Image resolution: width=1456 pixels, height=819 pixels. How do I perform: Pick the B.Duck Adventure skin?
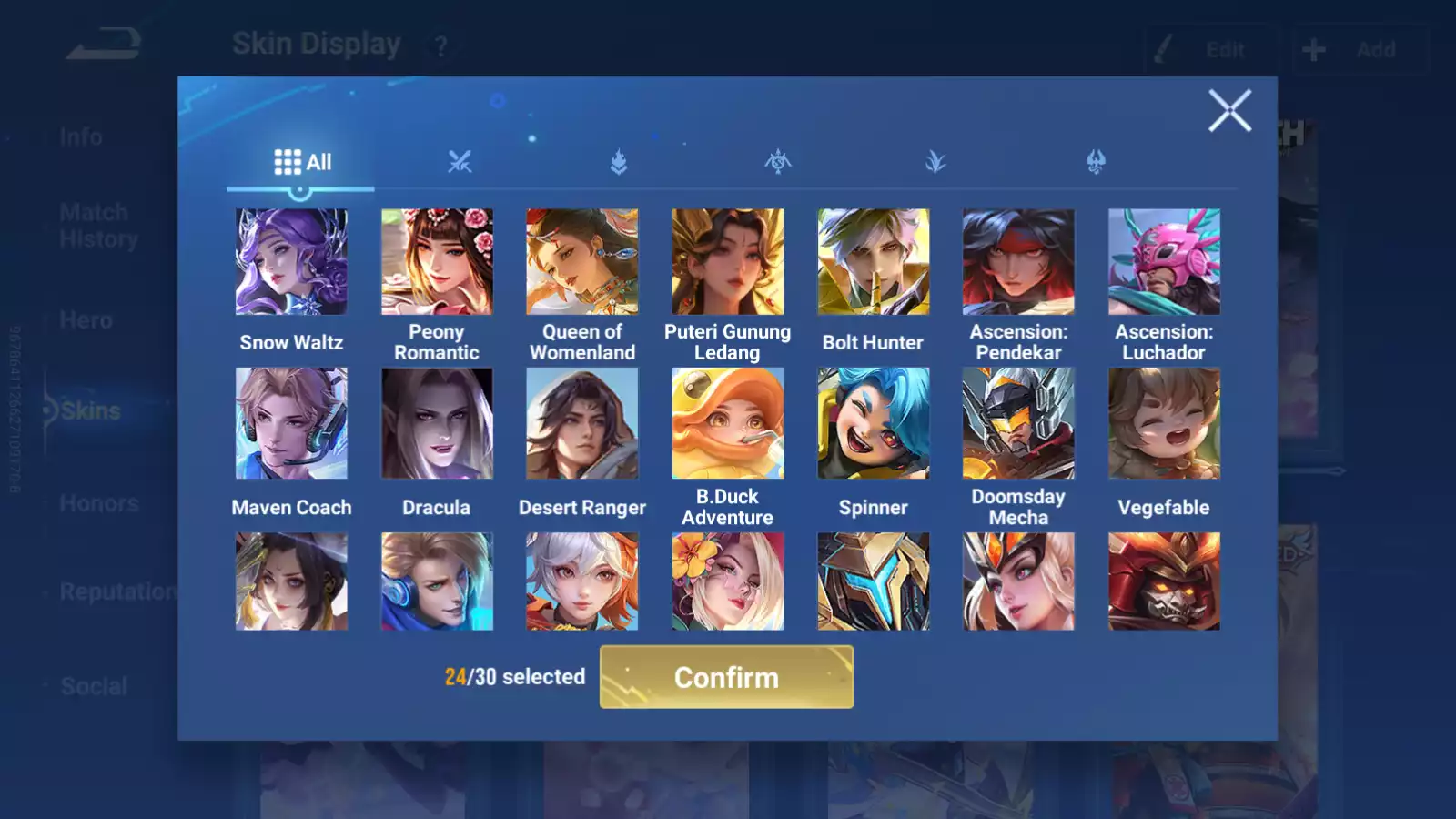point(727,423)
